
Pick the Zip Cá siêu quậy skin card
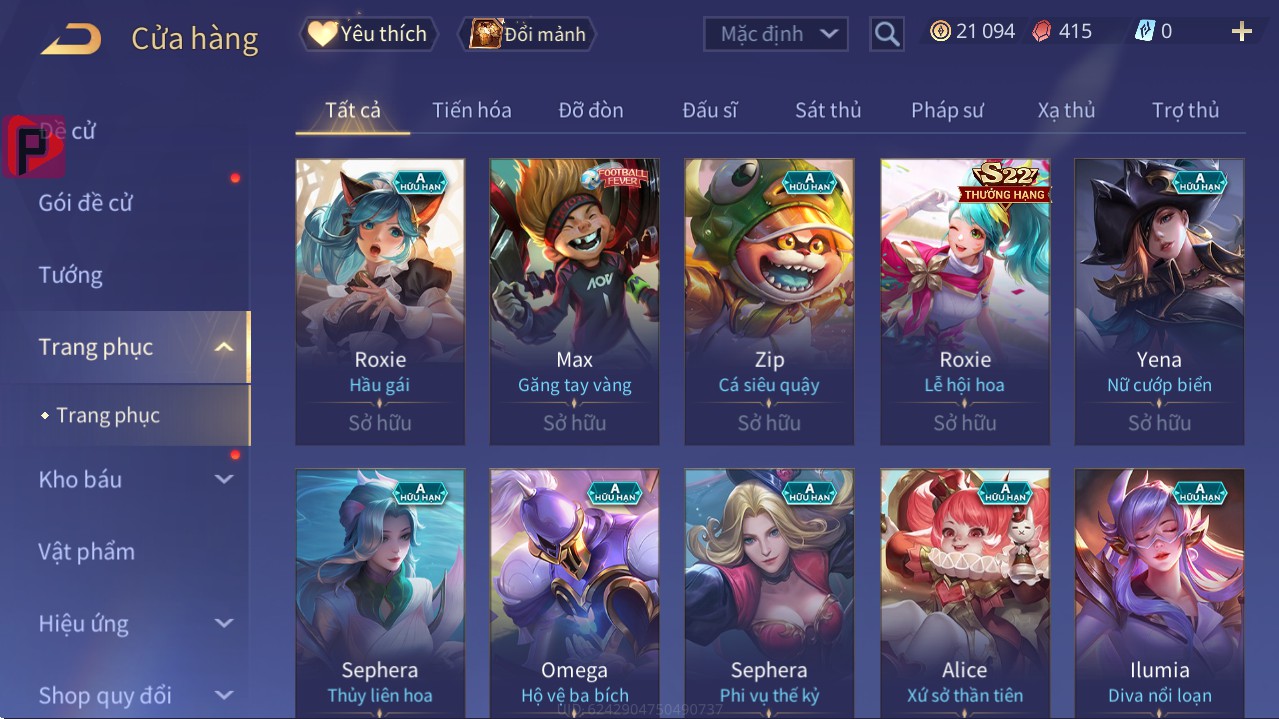[x=769, y=301]
